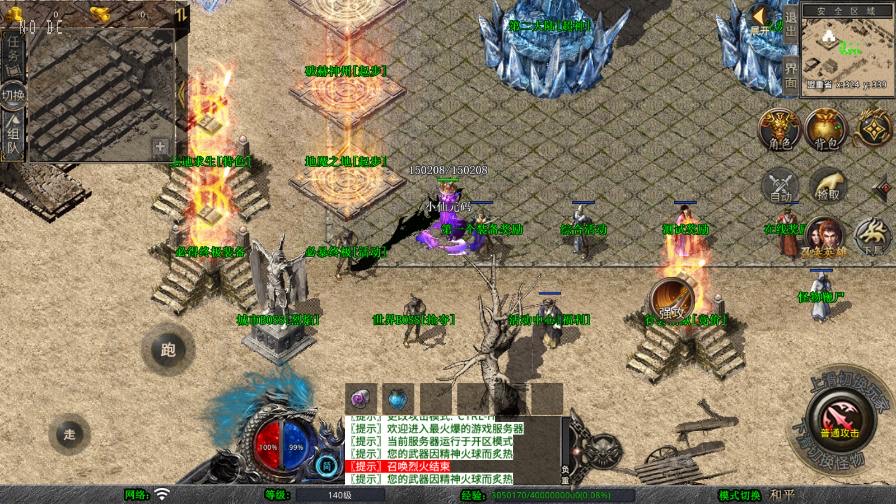Screen dimensions: 896x504
Task: Open the 角色 character panel
Action: click(x=778, y=130)
